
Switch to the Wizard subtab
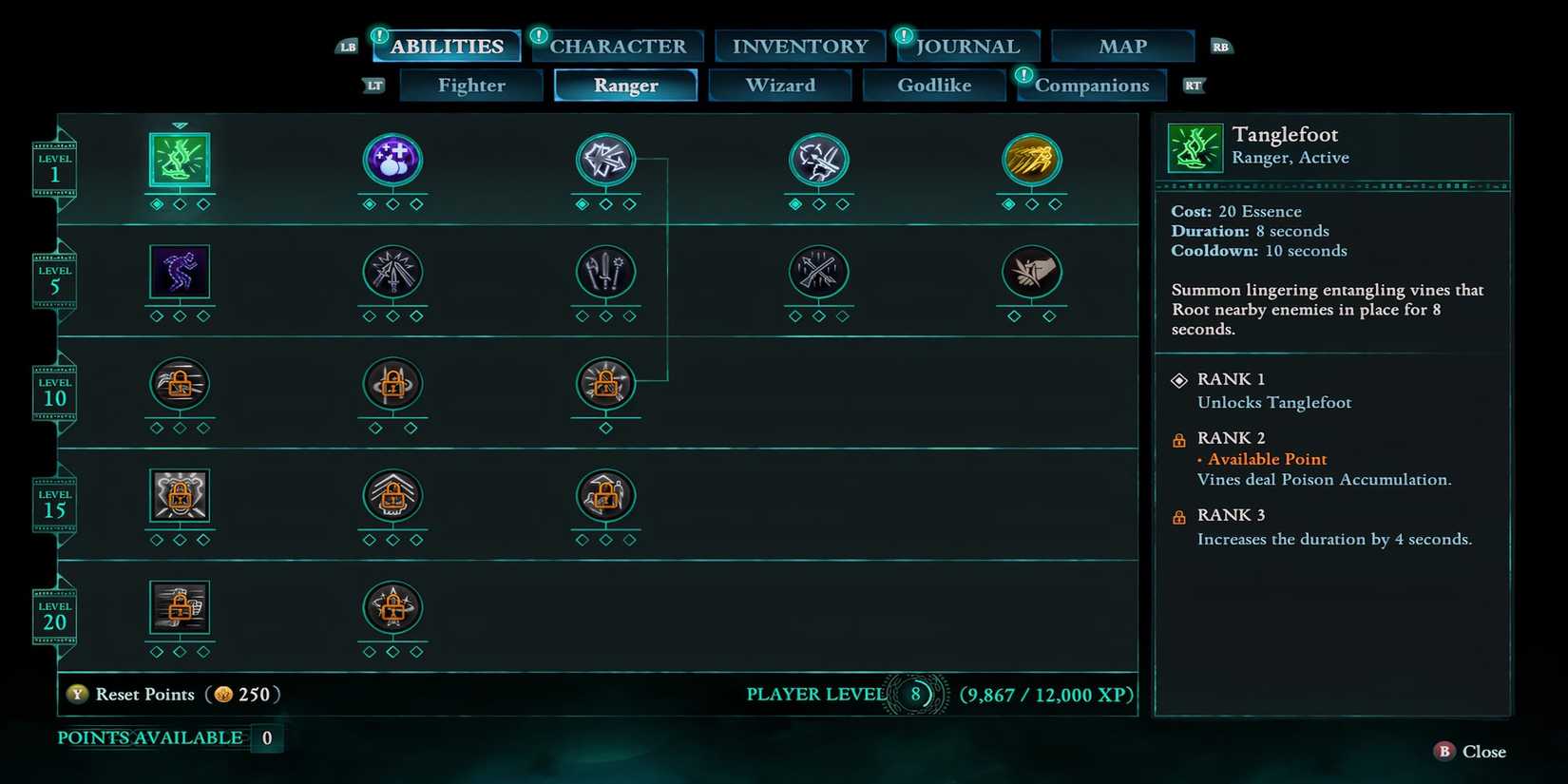click(779, 85)
